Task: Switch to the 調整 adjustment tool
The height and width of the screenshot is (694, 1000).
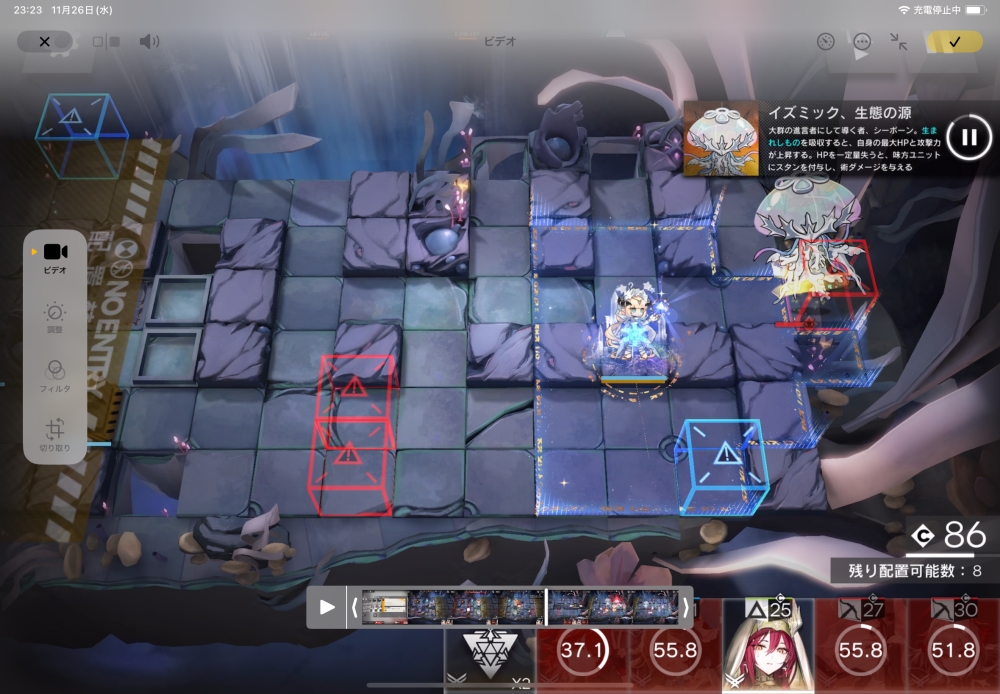Action: click(55, 318)
